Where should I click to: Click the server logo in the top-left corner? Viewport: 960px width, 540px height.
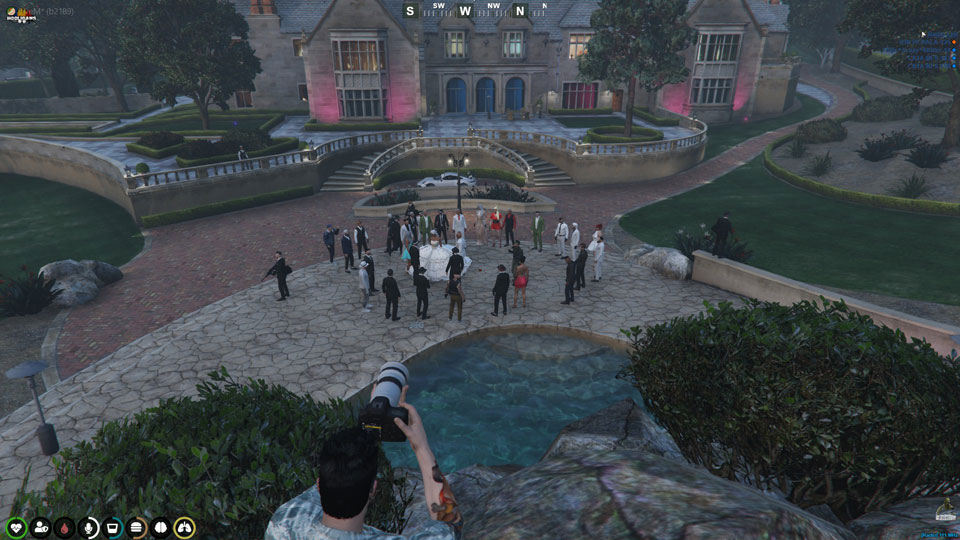click(22, 14)
